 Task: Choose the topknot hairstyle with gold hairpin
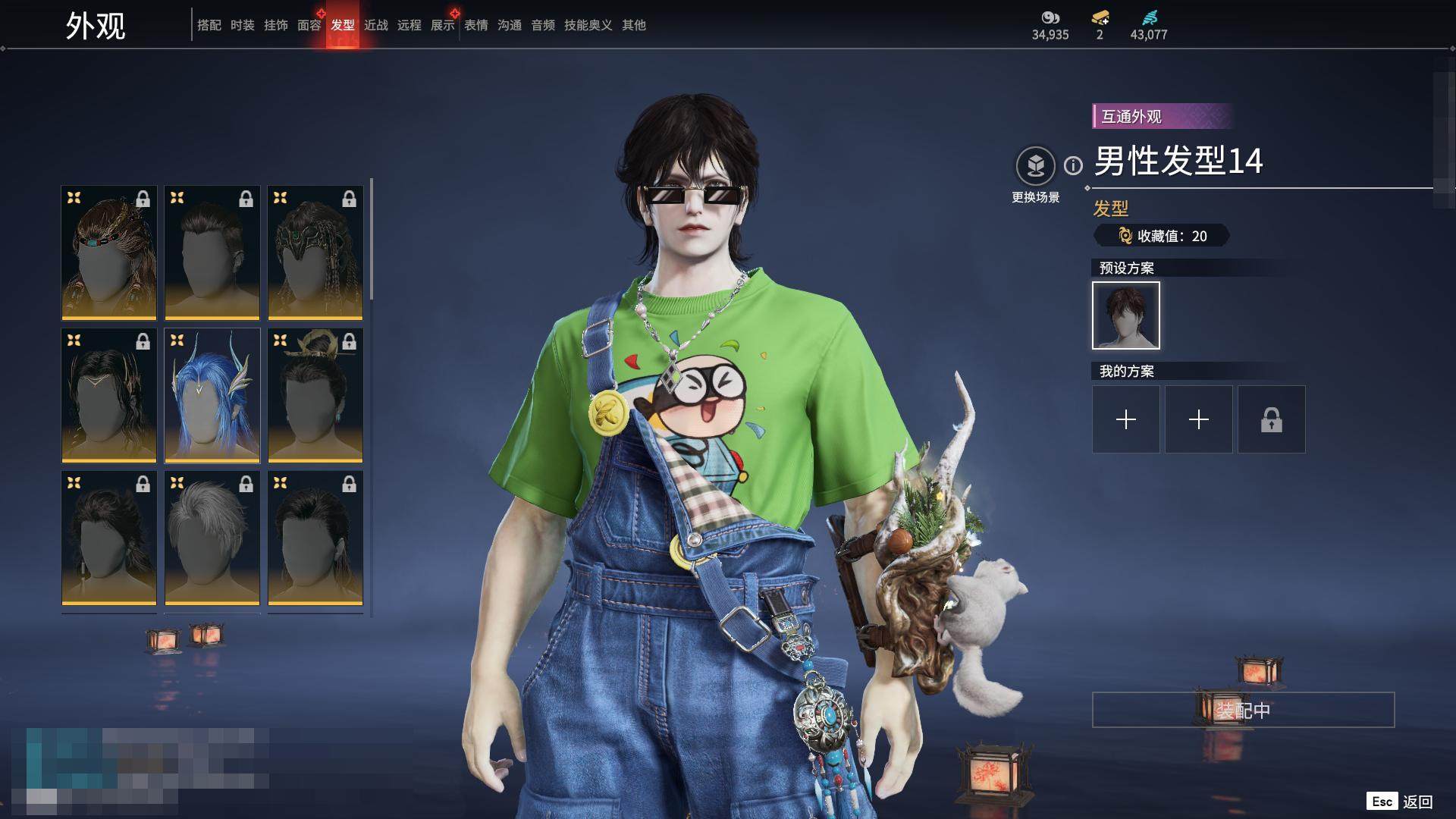point(315,395)
